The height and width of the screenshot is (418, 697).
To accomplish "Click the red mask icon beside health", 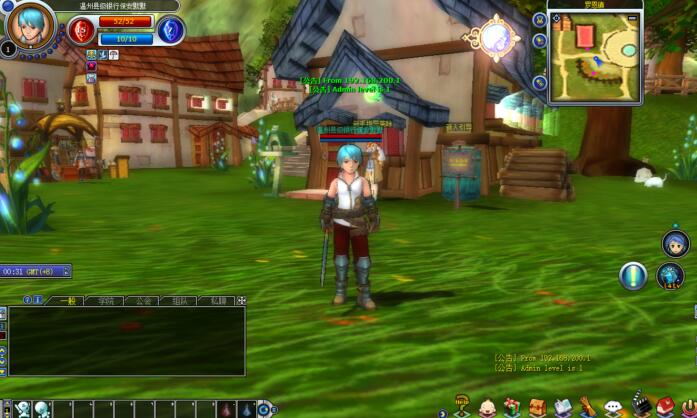I will click(81, 30).
